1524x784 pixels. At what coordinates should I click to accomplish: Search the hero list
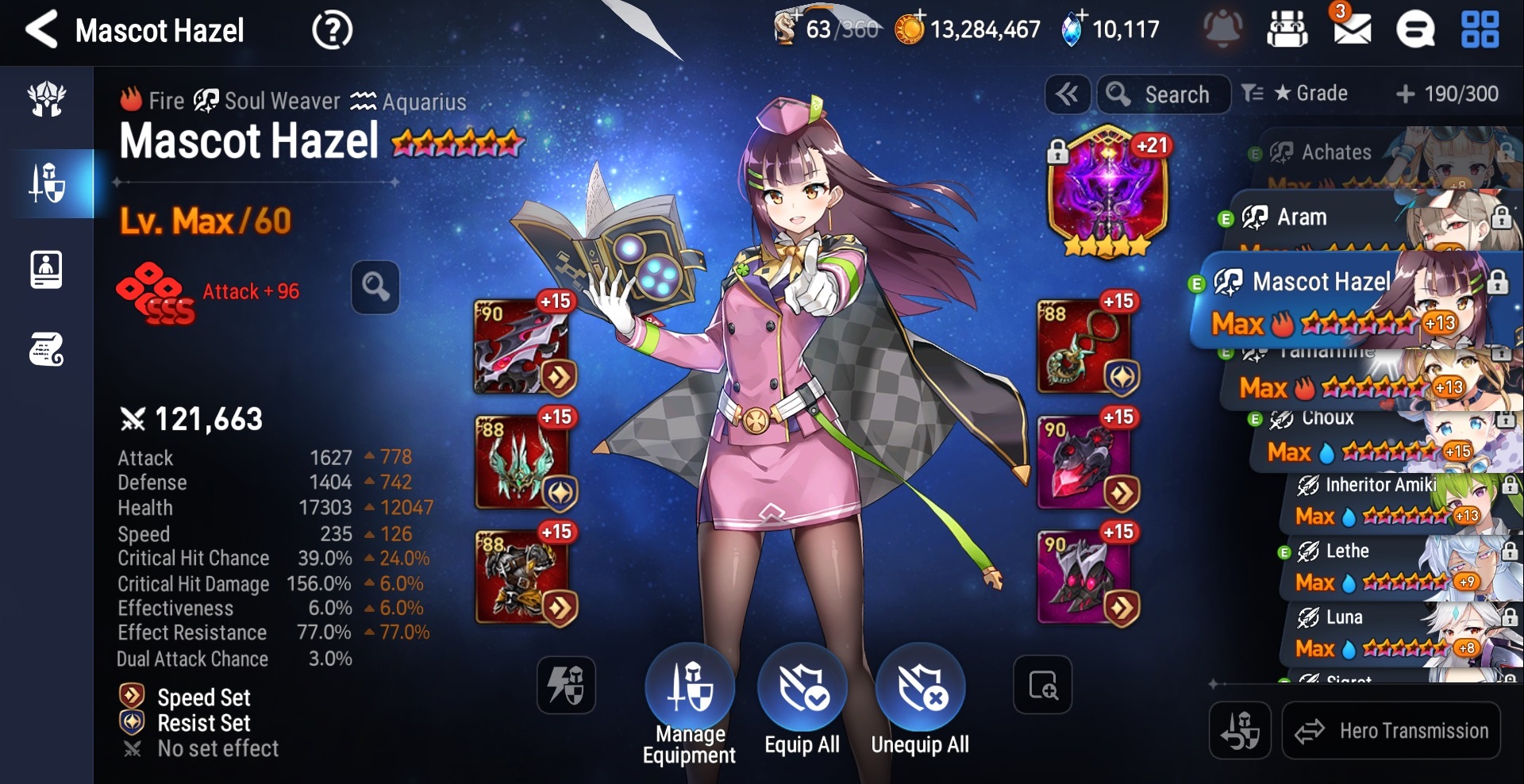pyautogui.click(x=1164, y=94)
